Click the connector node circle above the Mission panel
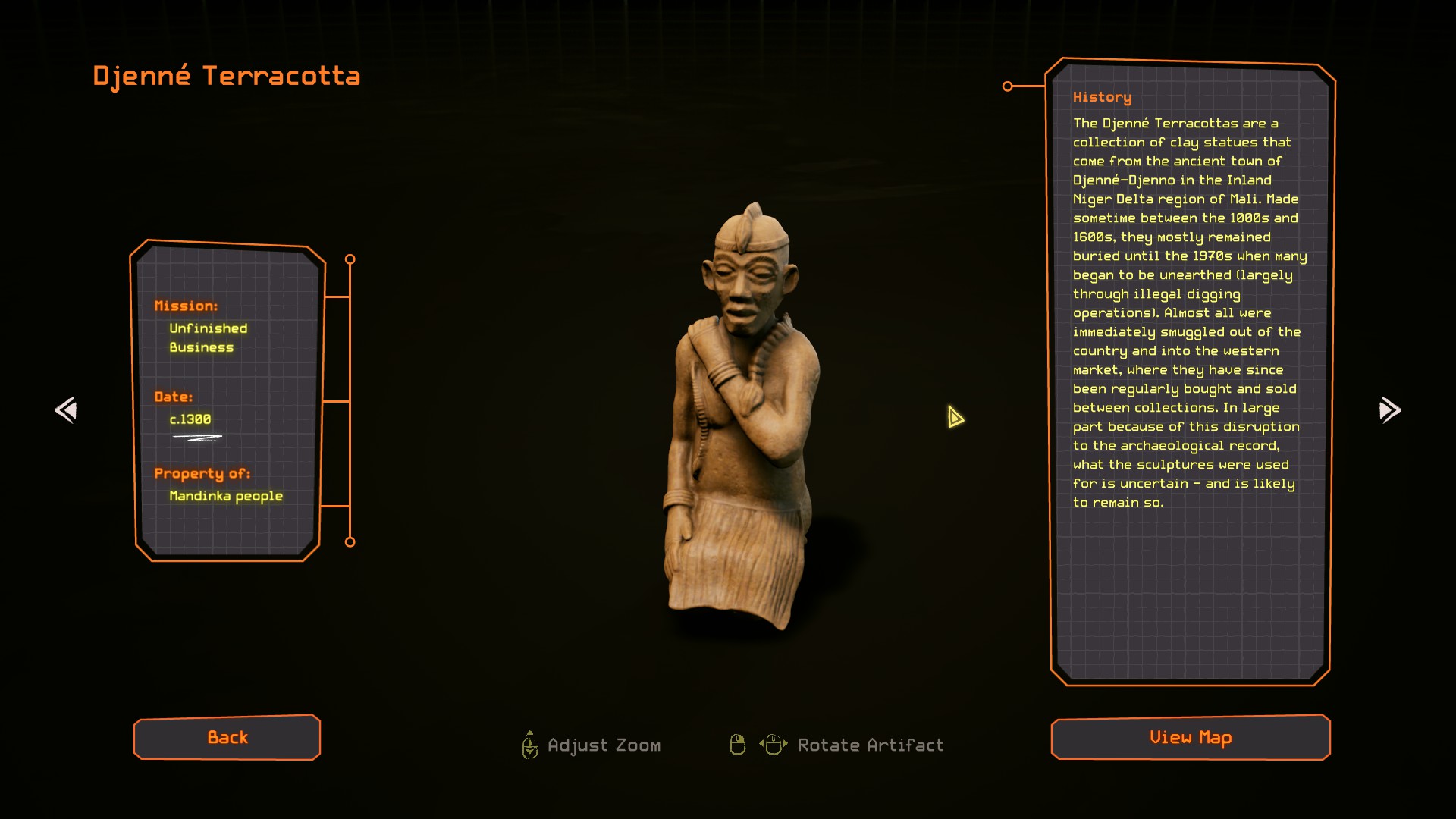This screenshot has height=819, width=1456. (350, 259)
